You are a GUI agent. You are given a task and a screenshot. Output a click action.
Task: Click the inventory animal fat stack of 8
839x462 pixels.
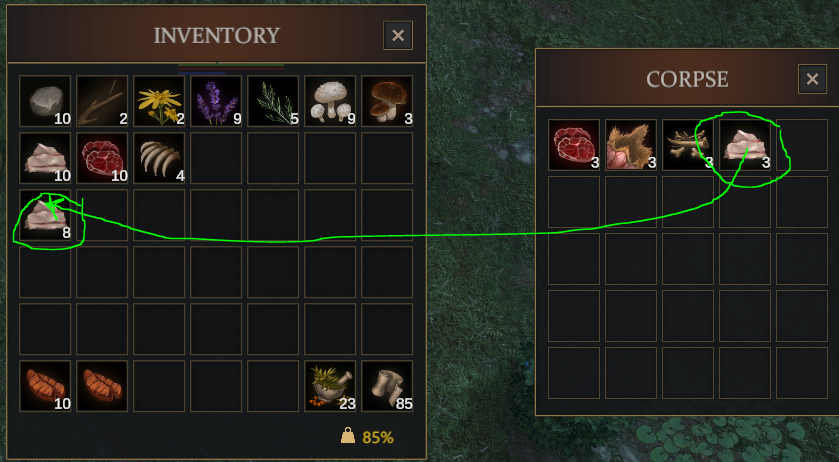point(45,215)
